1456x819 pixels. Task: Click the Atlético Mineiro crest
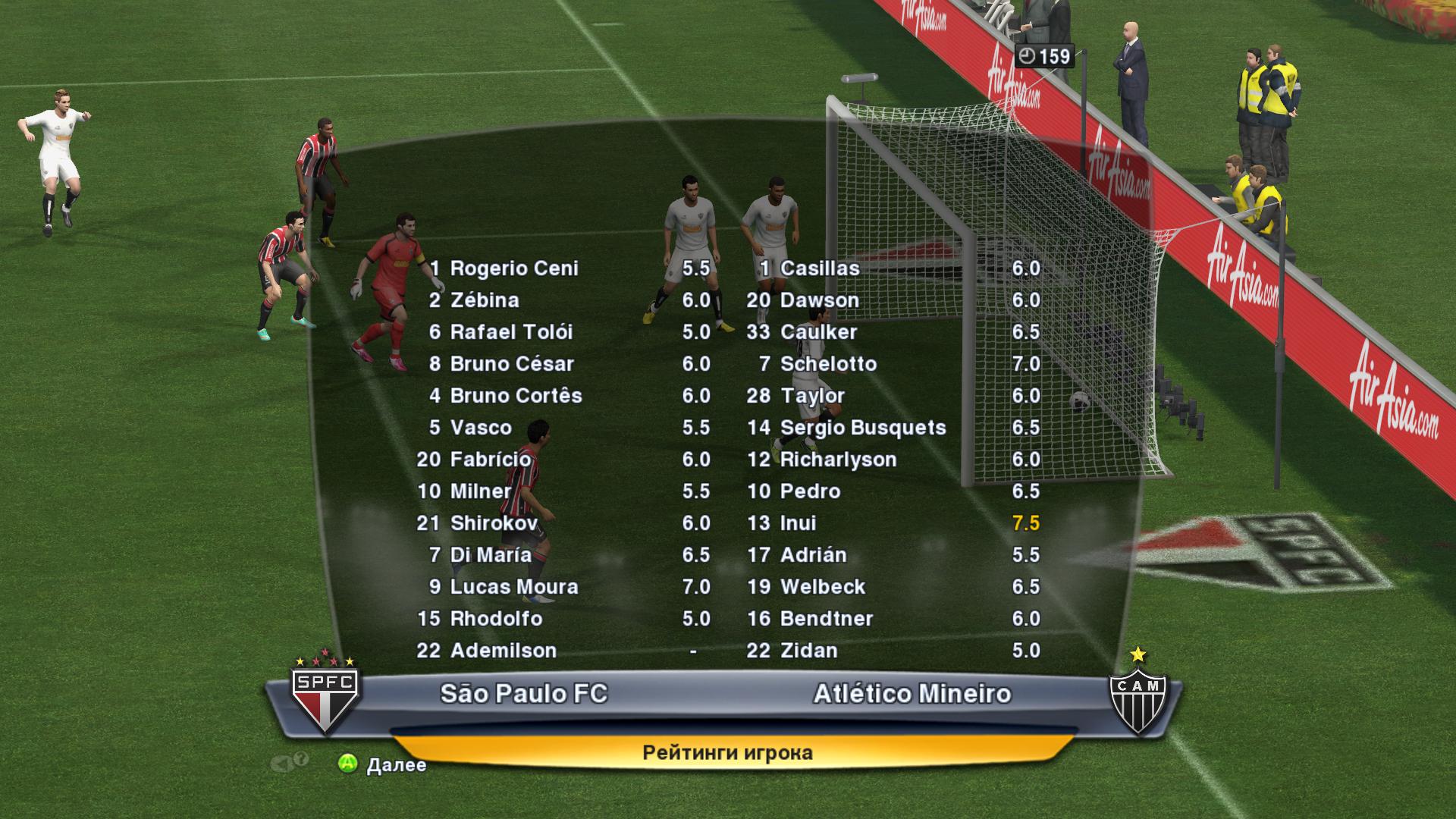point(1137,697)
